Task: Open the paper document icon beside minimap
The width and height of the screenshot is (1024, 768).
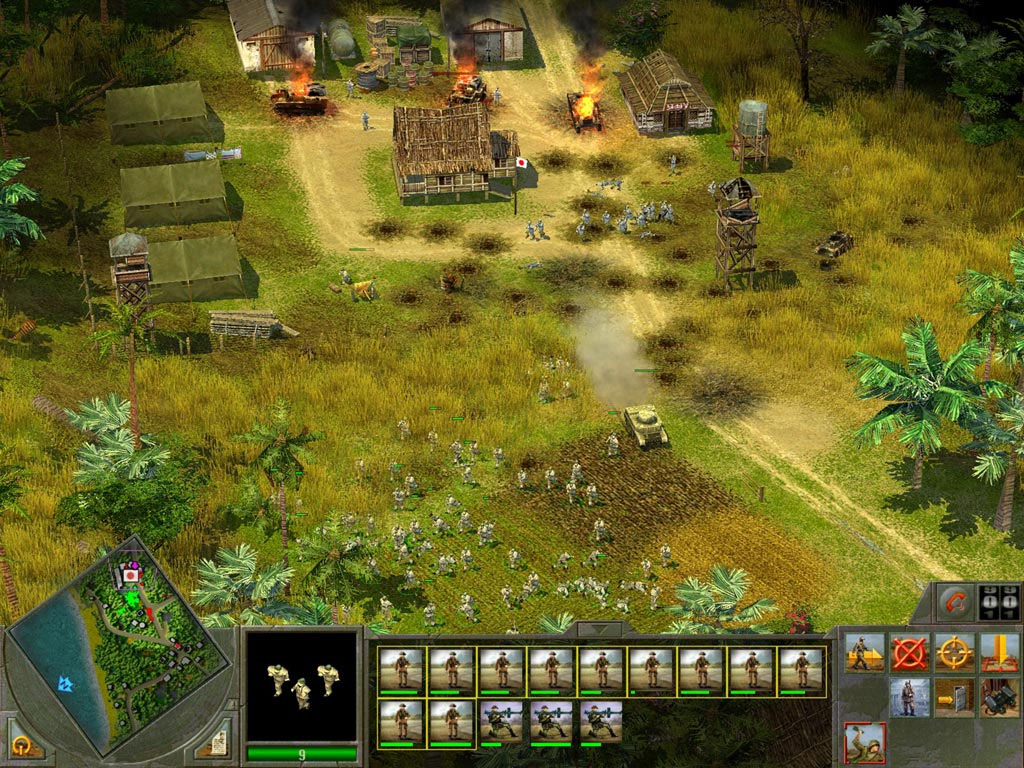Action: [217, 741]
